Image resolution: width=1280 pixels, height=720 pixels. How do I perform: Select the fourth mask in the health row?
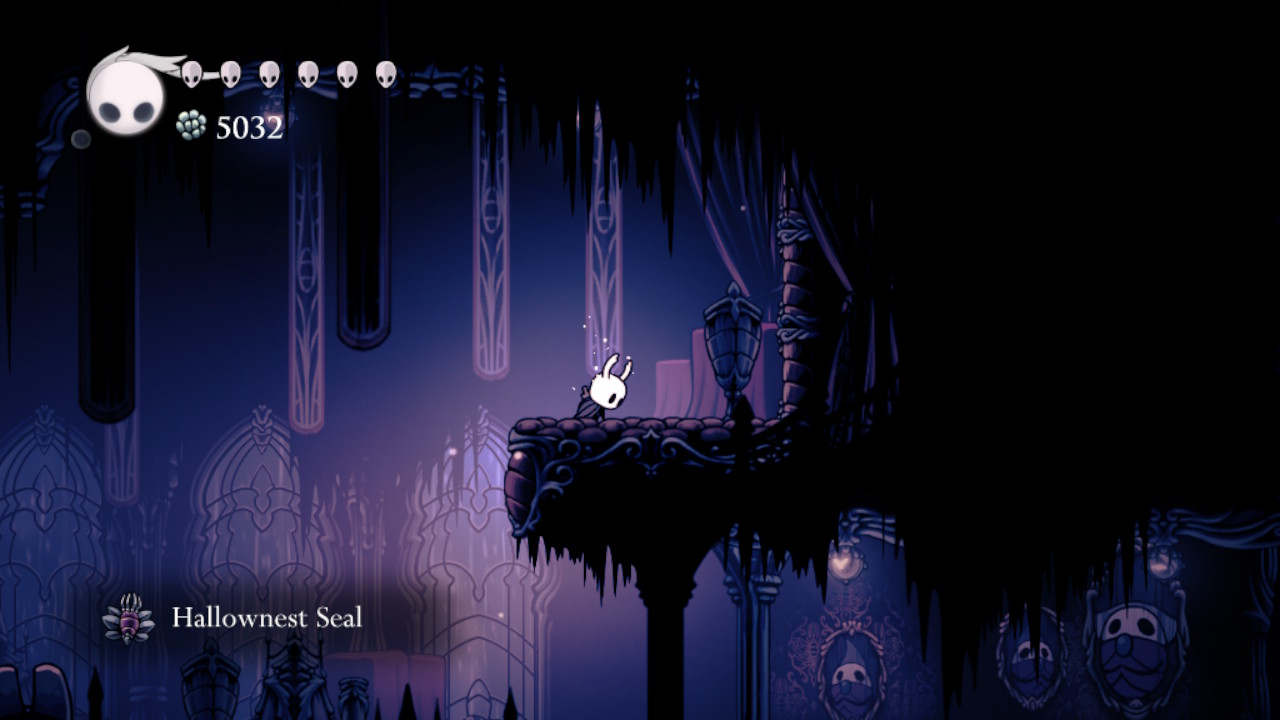[307, 73]
